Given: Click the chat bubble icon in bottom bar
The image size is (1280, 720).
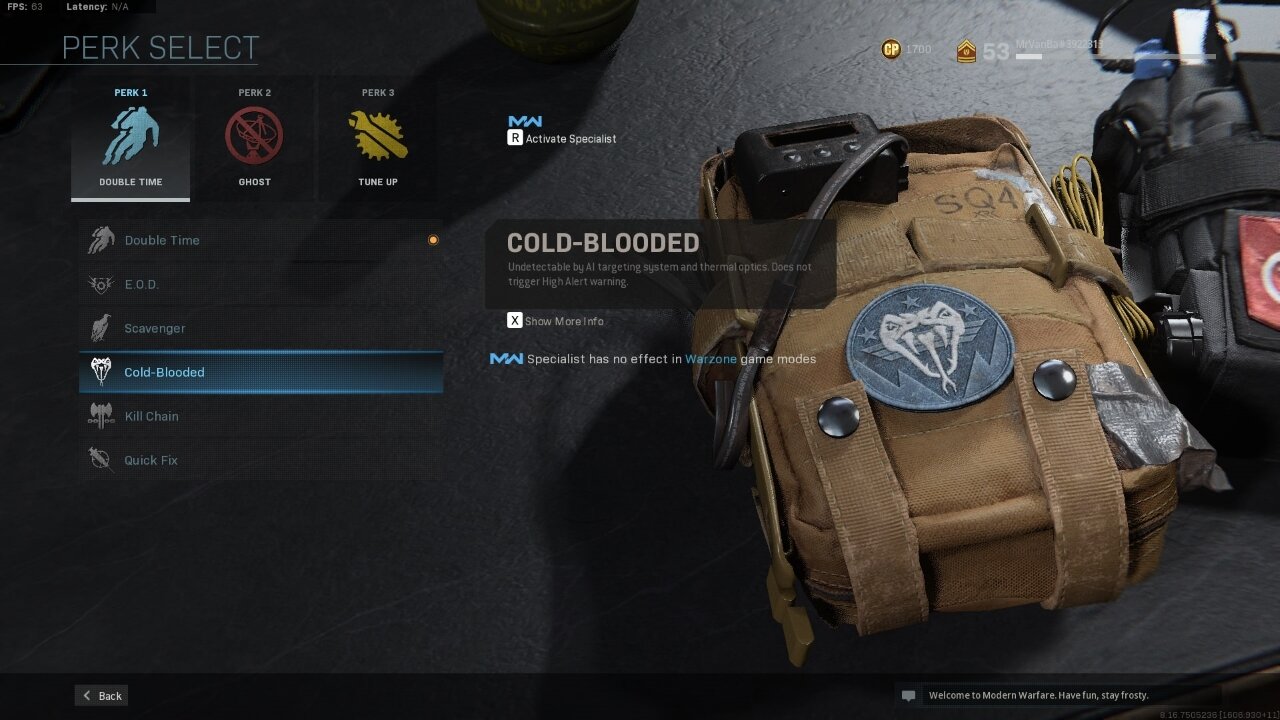Looking at the screenshot, I should [x=908, y=695].
